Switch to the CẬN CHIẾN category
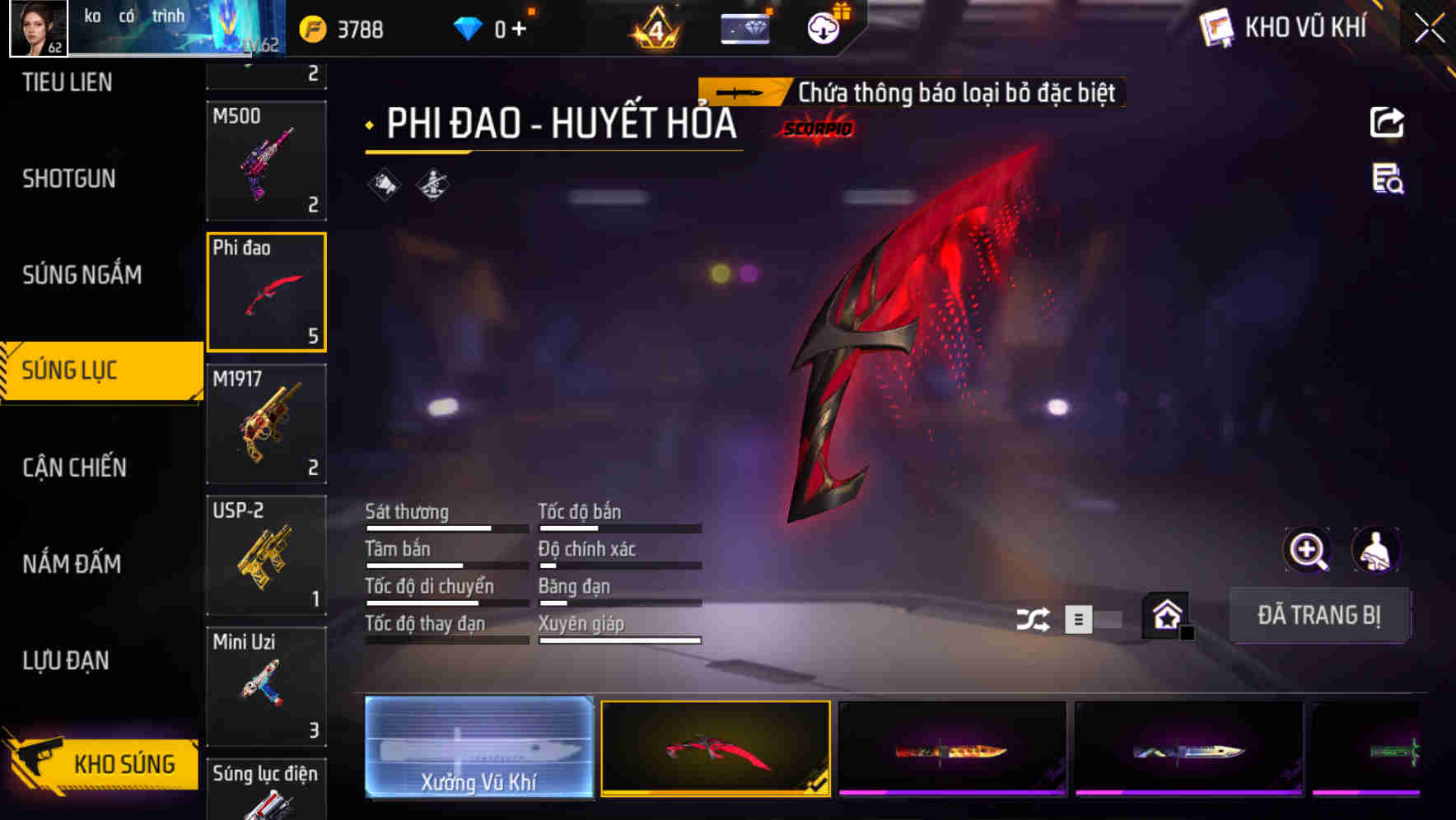Image resolution: width=1456 pixels, height=820 pixels. tap(75, 468)
